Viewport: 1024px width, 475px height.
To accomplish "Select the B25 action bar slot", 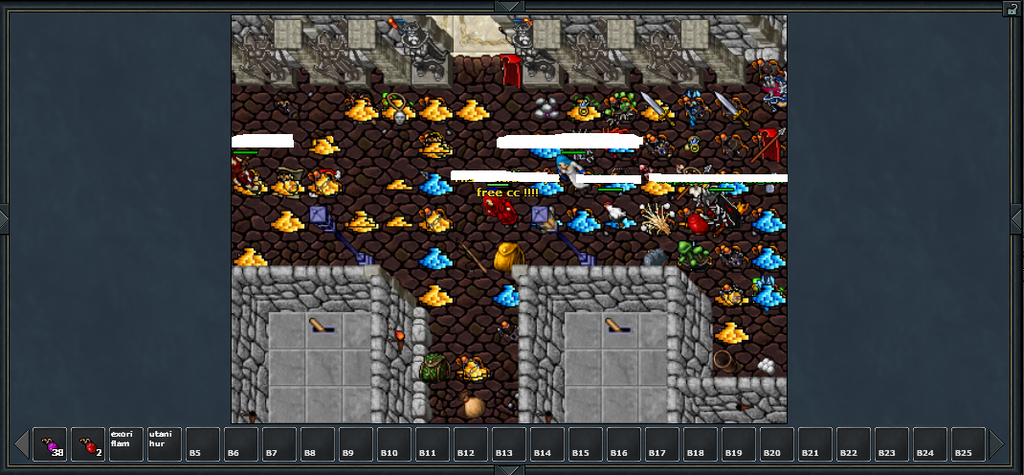I will pyautogui.click(x=968, y=444).
